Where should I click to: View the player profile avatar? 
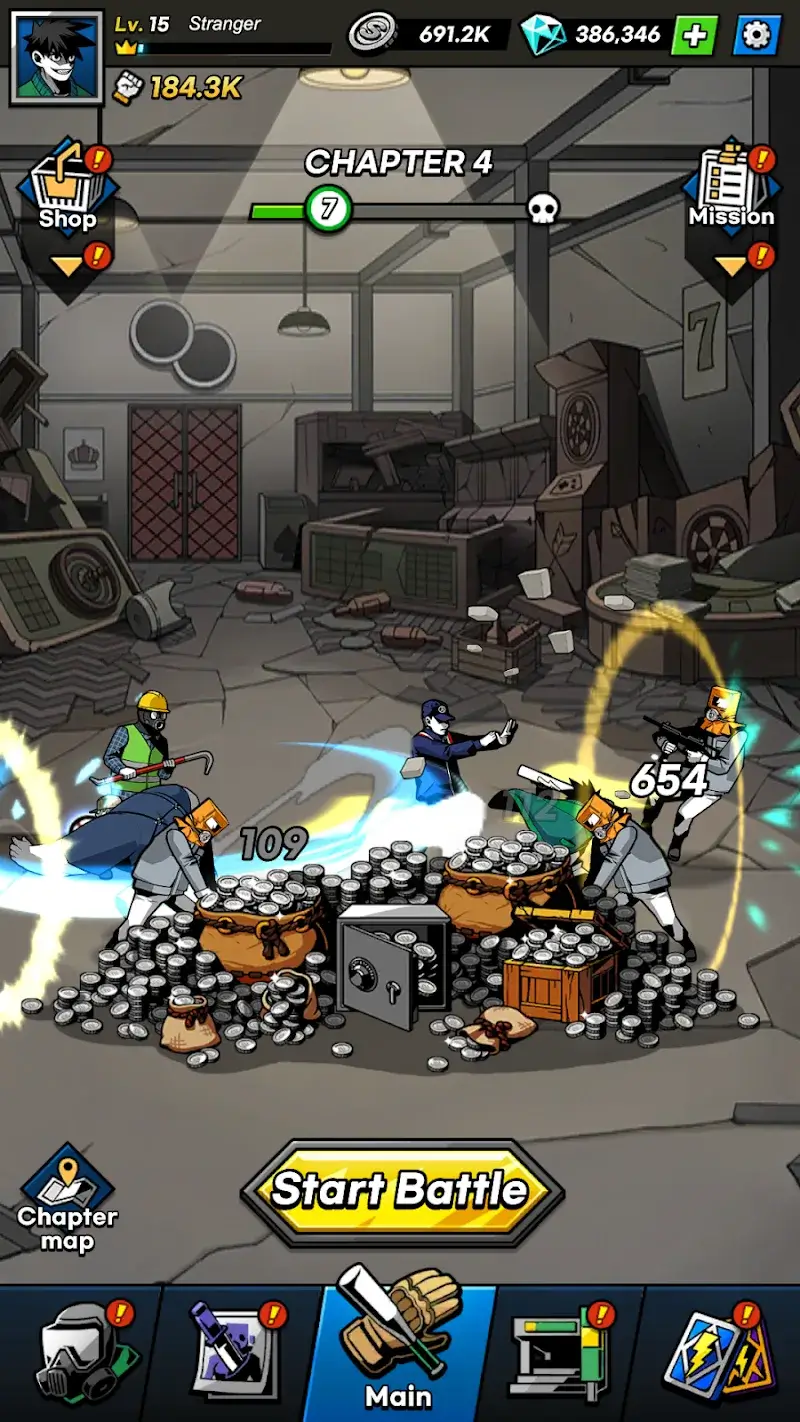tap(56, 56)
